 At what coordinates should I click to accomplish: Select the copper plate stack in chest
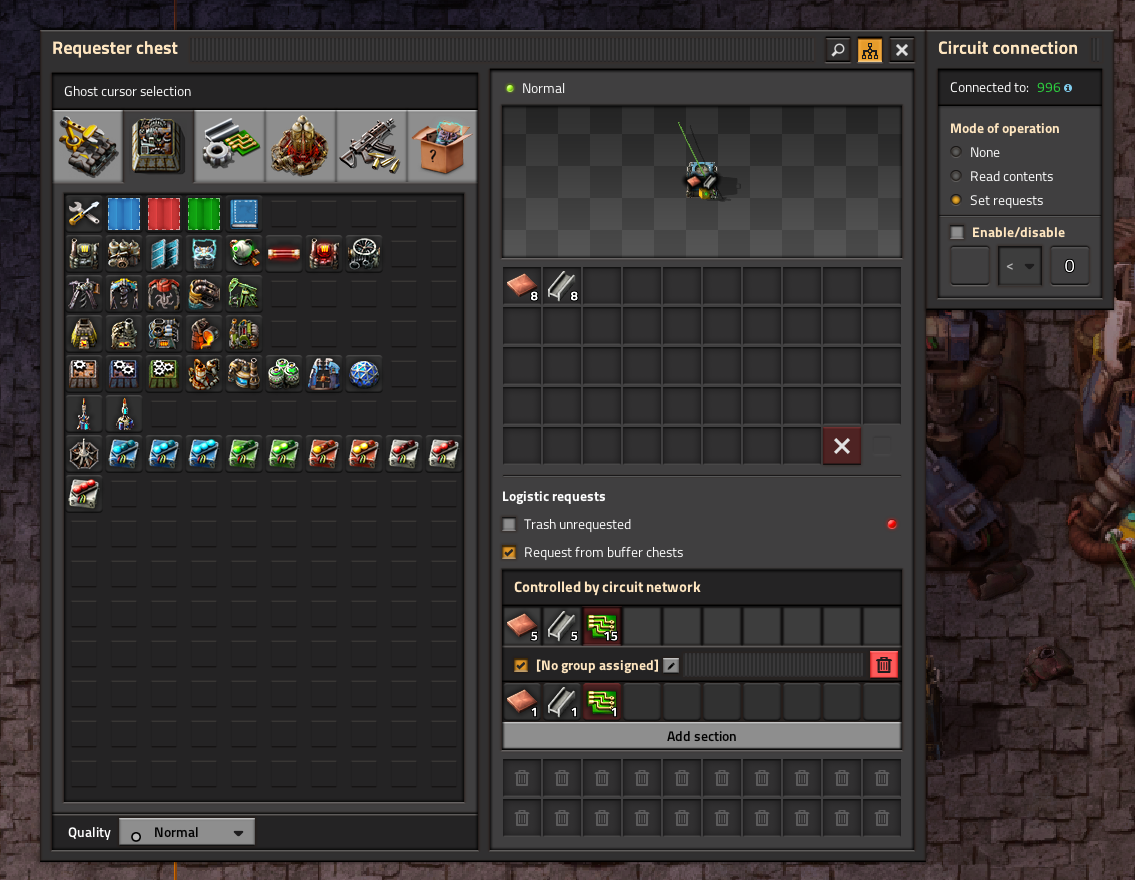point(522,286)
